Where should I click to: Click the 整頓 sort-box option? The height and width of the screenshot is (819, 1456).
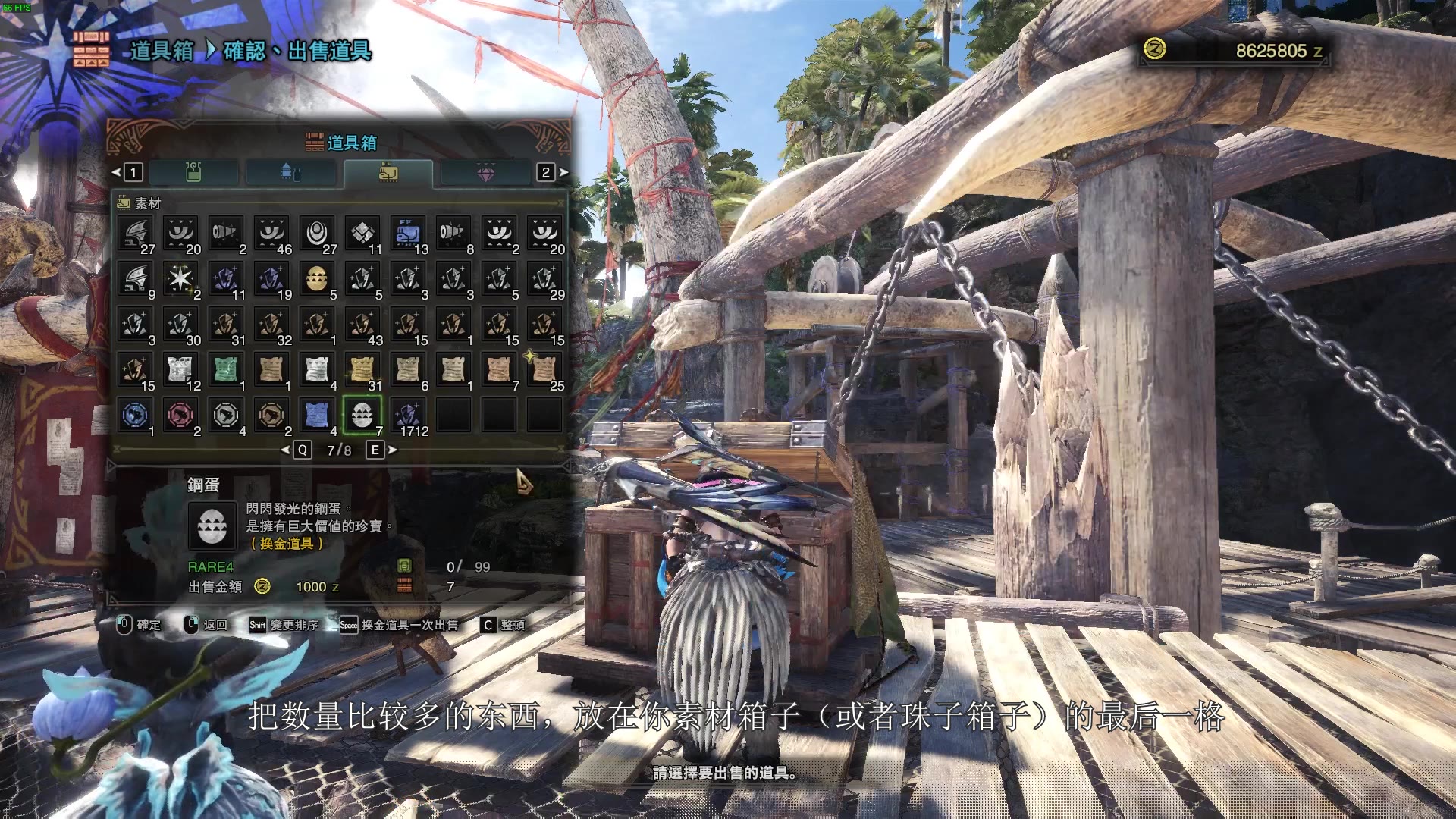coord(504,625)
